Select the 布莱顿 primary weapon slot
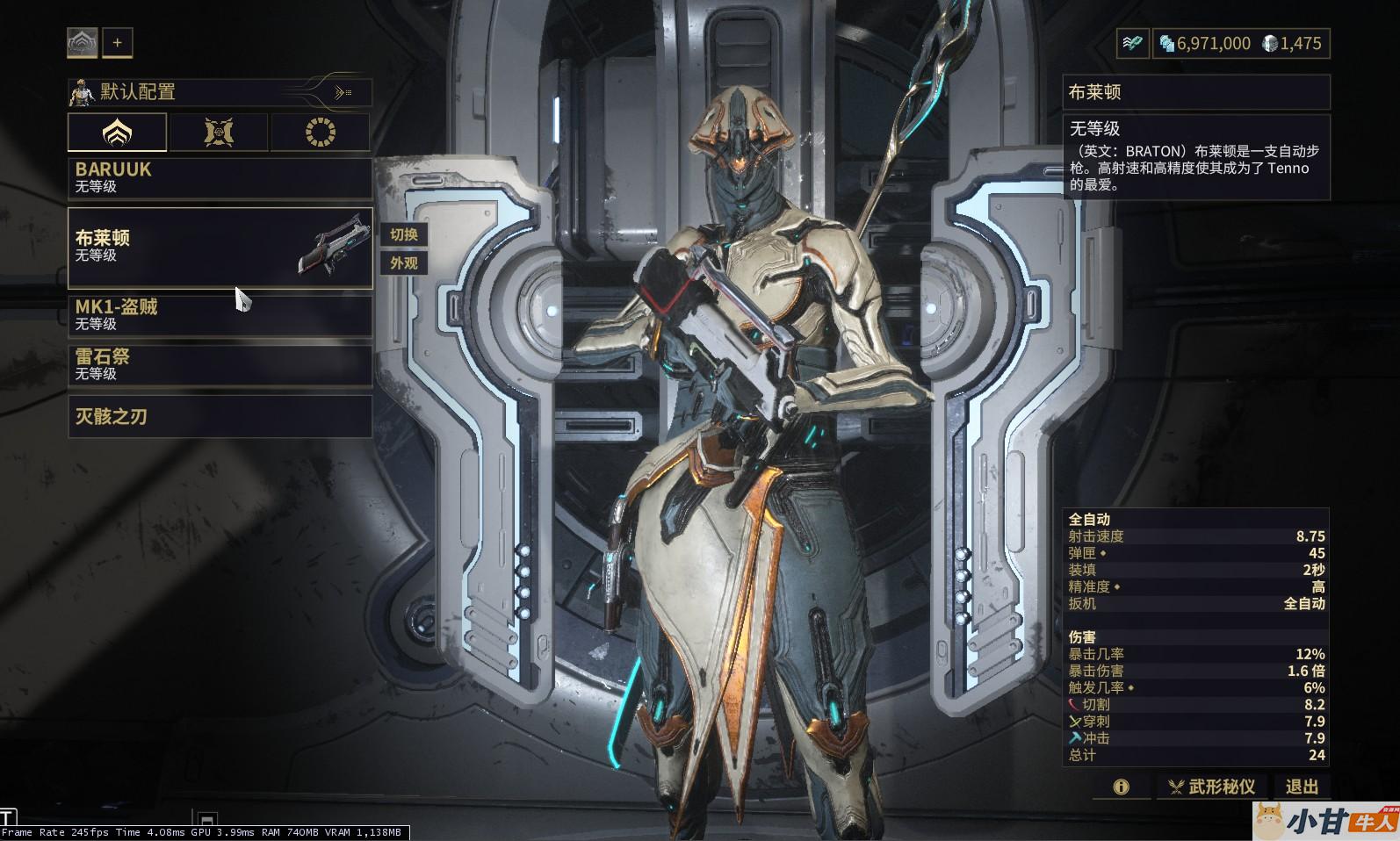 (220, 248)
